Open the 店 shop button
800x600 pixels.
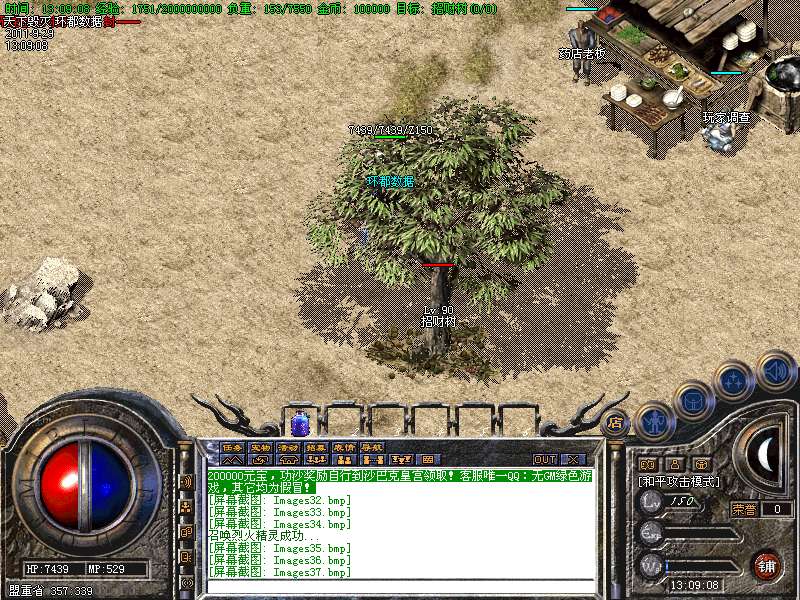614,423
